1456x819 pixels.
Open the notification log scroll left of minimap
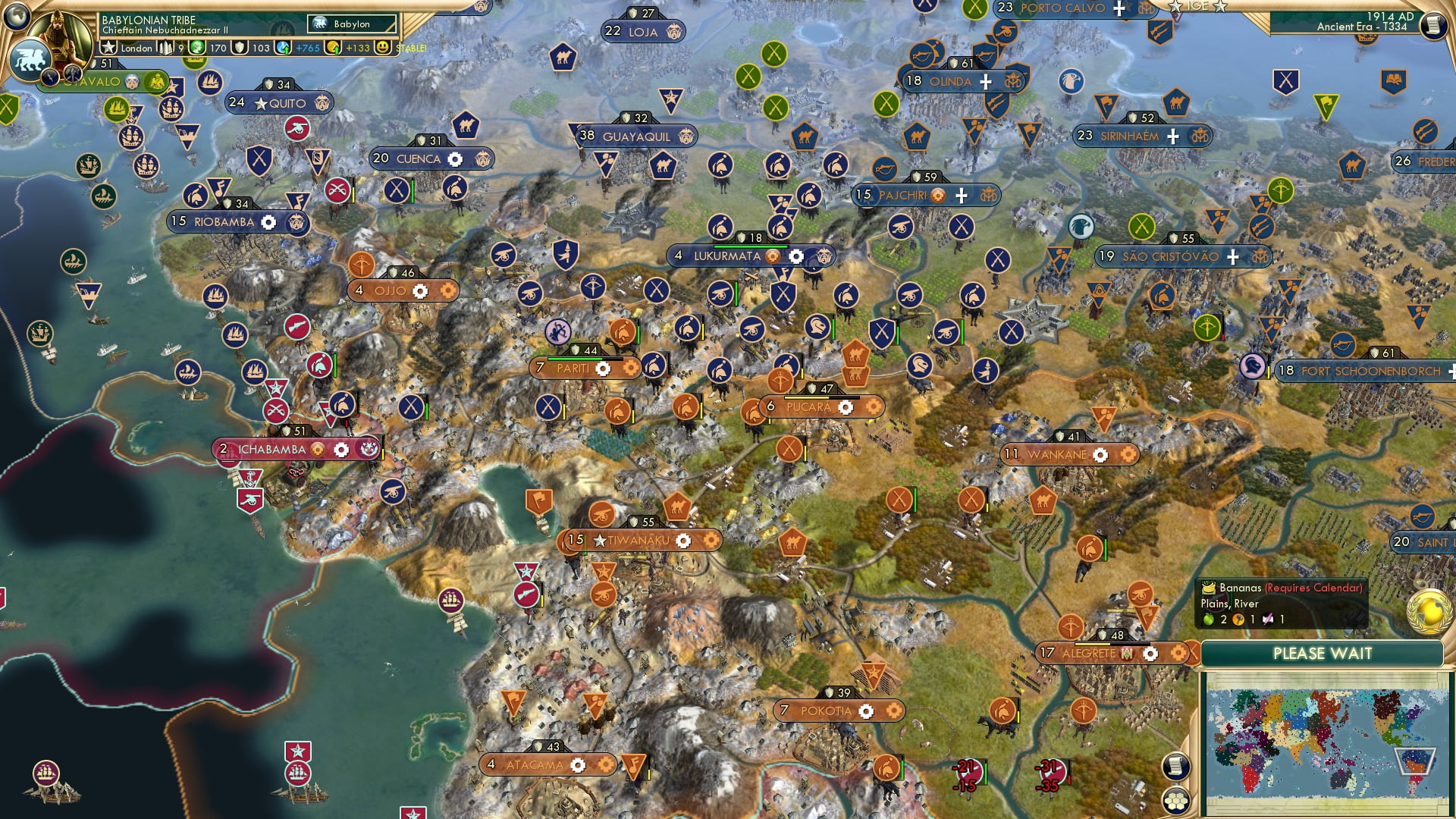(1175, 767)
